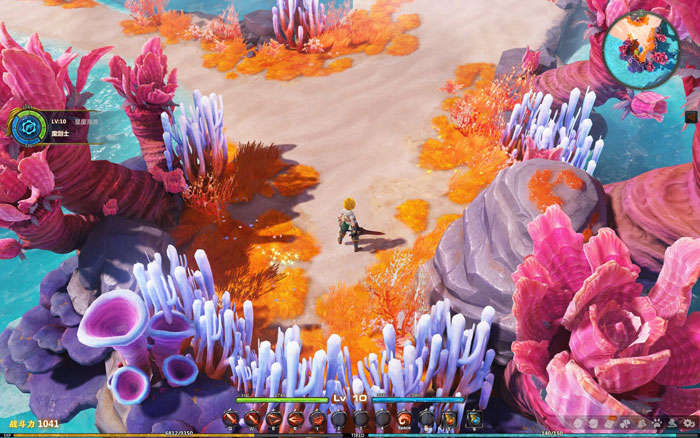Open the pet paw print menu

coord(657,423)
